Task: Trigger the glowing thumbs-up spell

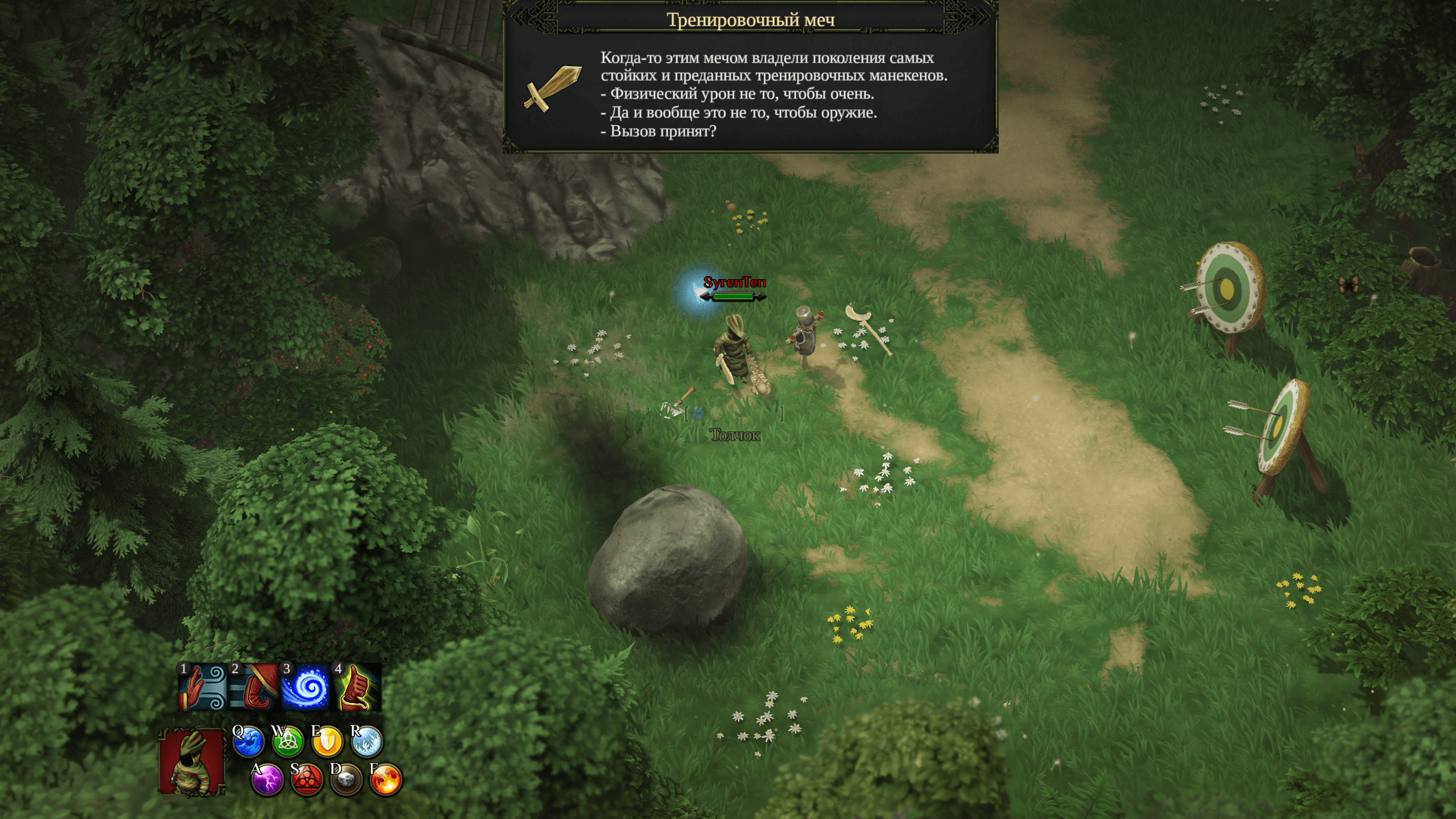Action: (x=357, y=687)
